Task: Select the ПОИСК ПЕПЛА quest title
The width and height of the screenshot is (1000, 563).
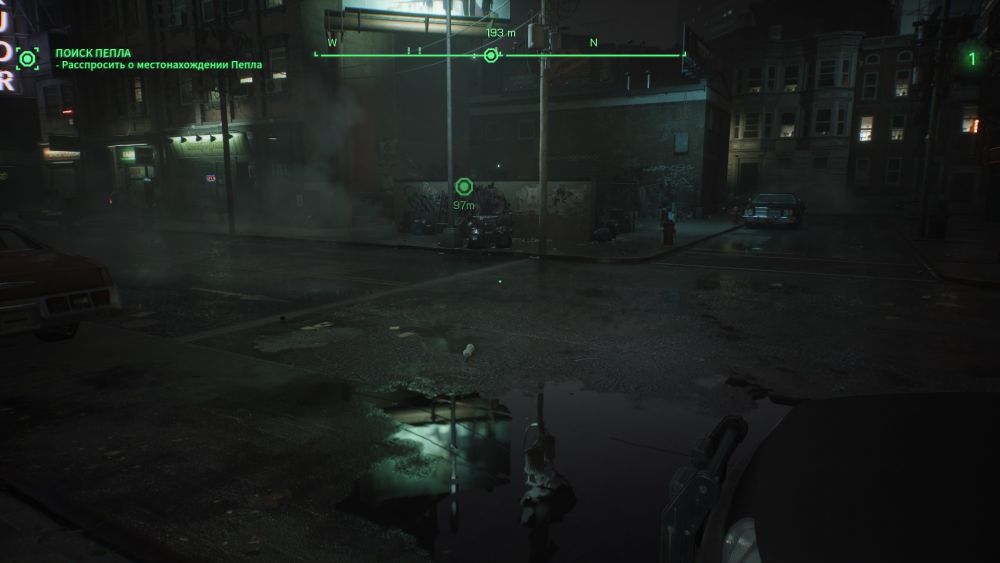Action: (94, 52)
